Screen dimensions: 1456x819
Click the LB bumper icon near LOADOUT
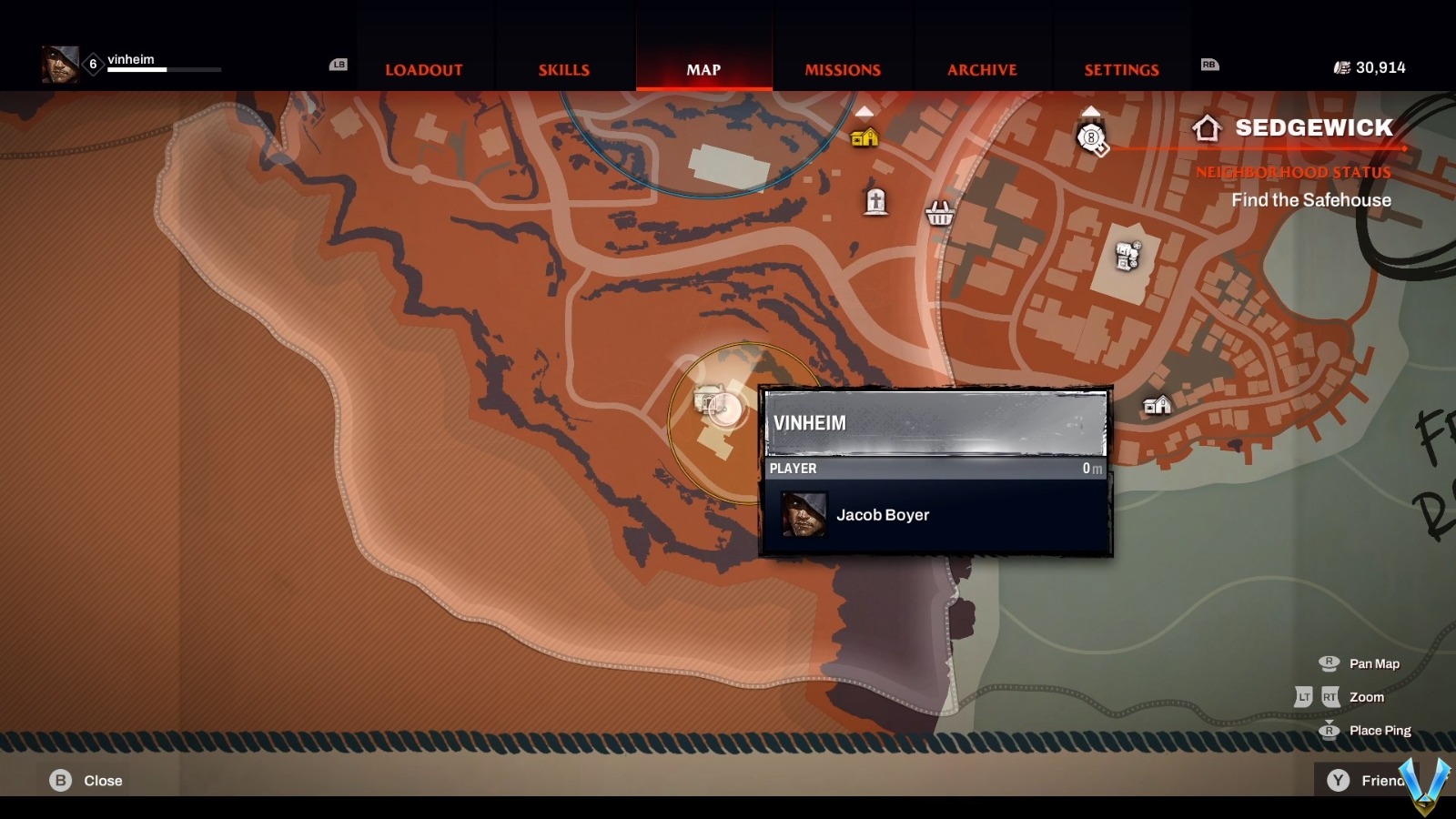339,66
